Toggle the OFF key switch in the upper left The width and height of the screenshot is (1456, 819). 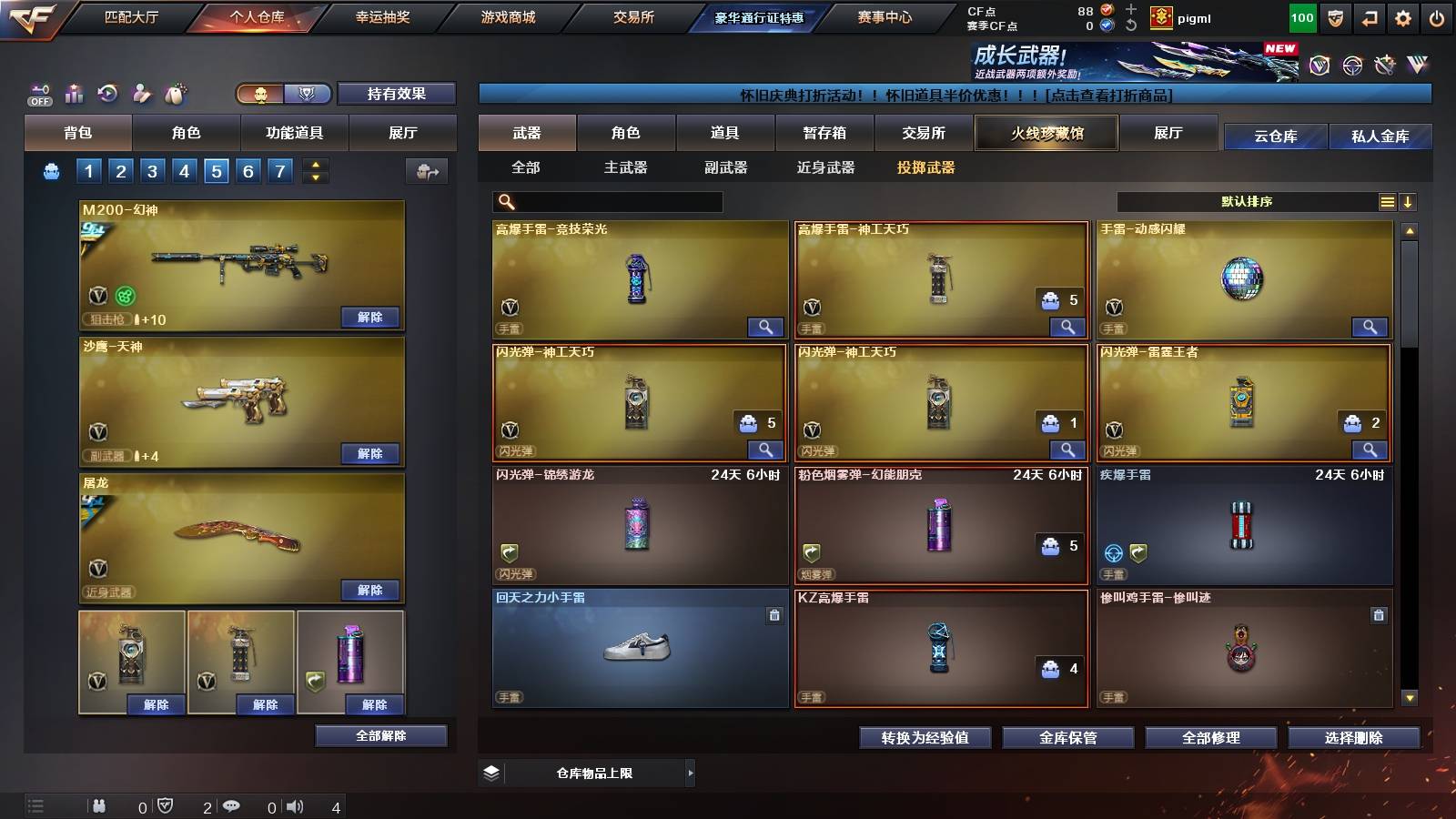[x=38, y=94]
